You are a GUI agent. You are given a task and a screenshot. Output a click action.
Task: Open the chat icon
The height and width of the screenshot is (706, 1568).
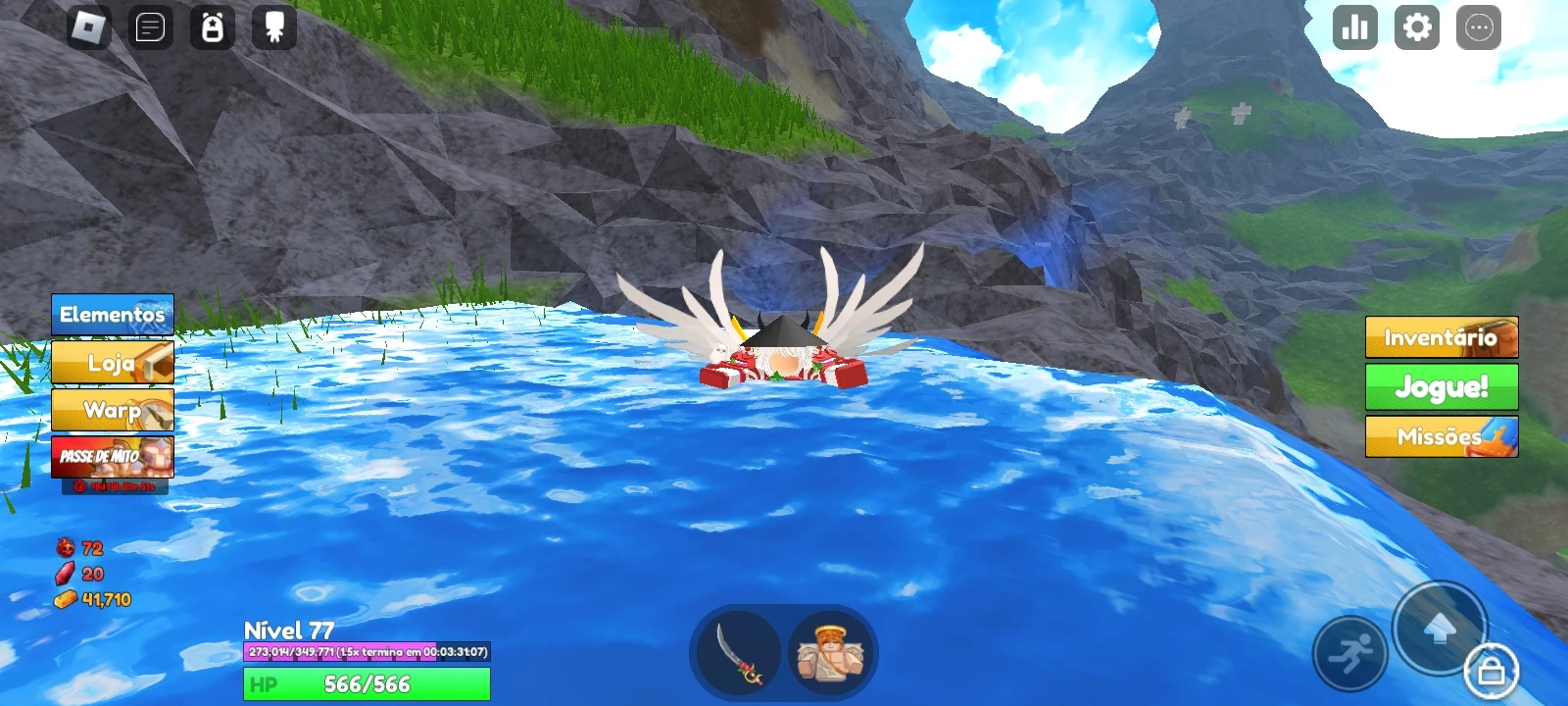coord(149,26)
